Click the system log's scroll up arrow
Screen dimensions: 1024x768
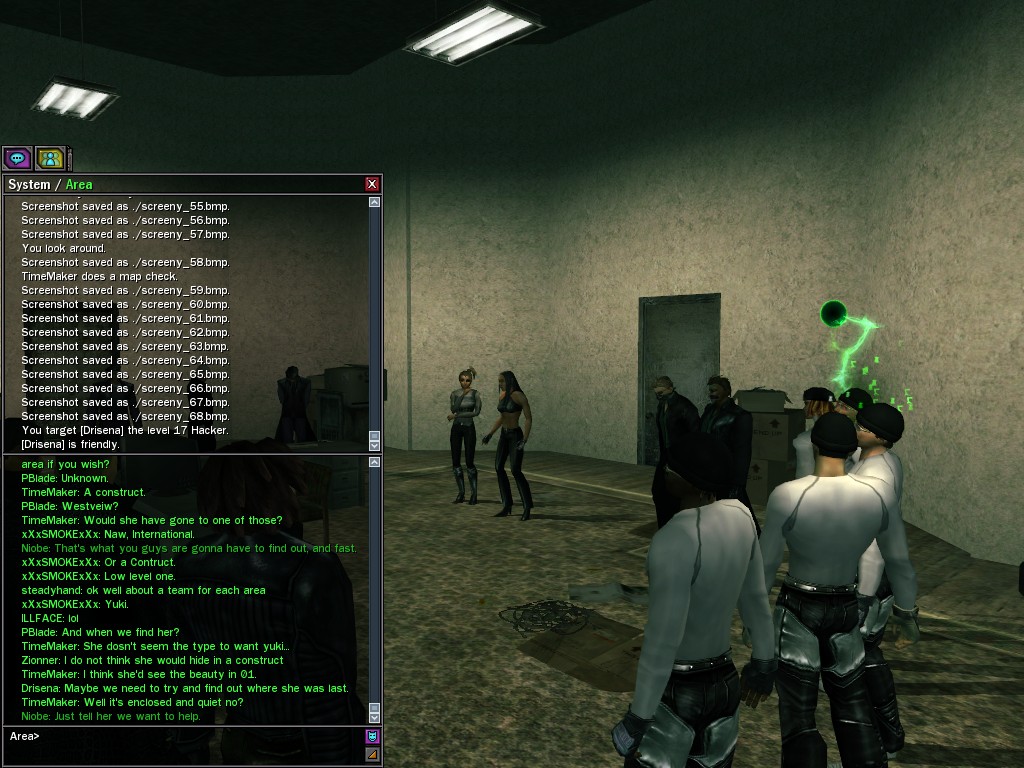tap(375, 202)
